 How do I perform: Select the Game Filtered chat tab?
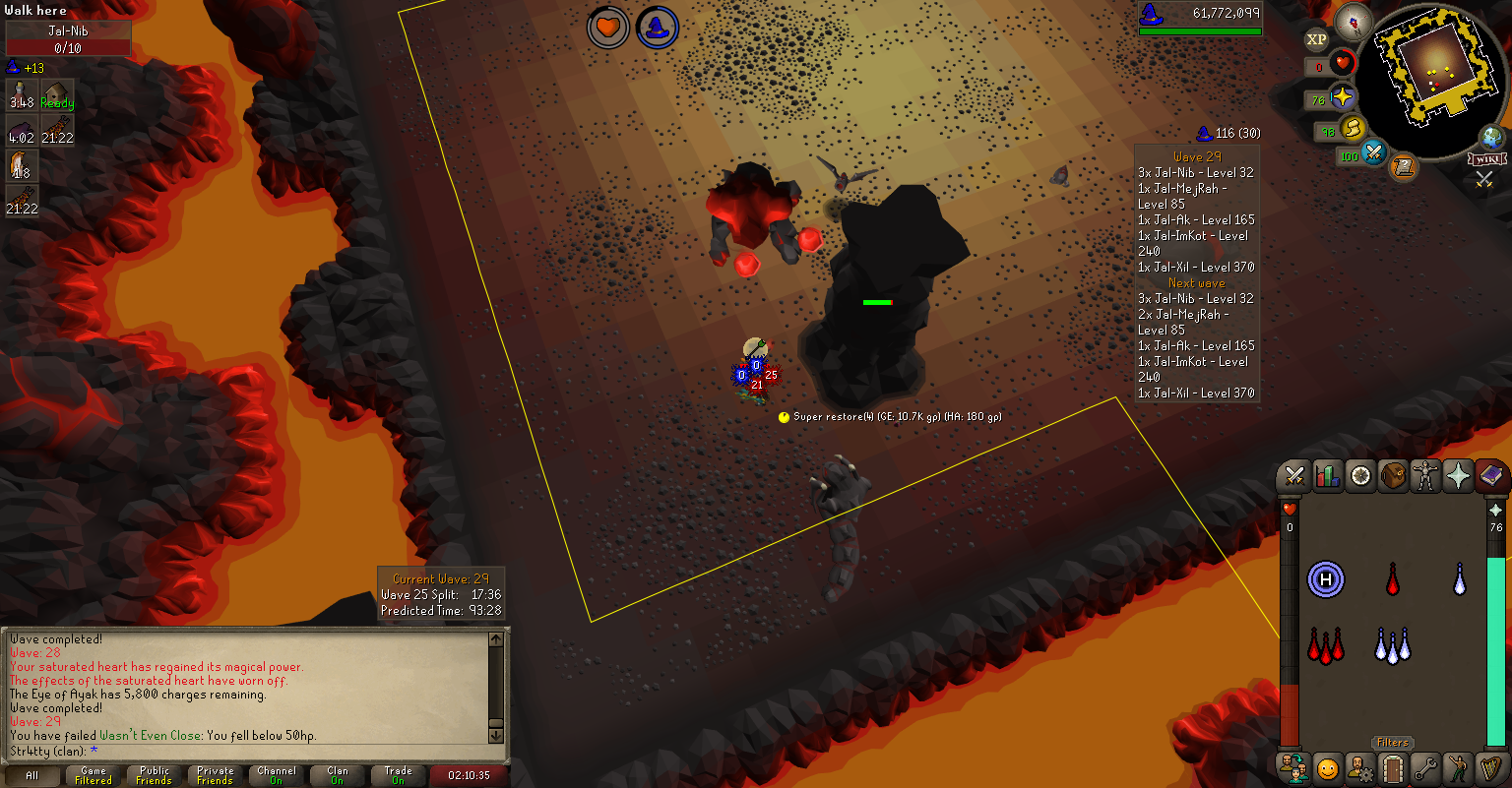(x=94, y=775)
